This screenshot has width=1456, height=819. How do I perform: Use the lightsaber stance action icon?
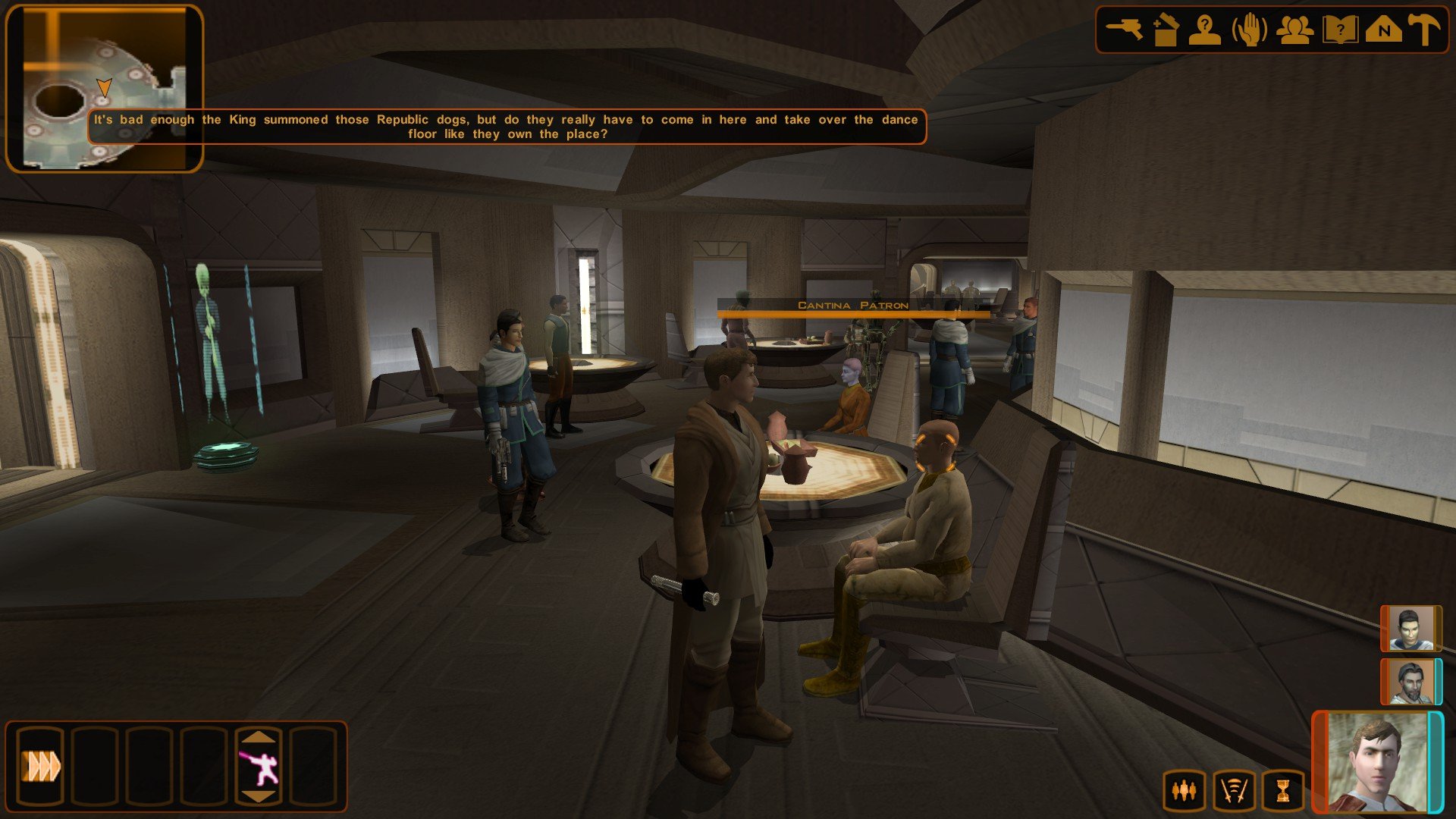258,767
